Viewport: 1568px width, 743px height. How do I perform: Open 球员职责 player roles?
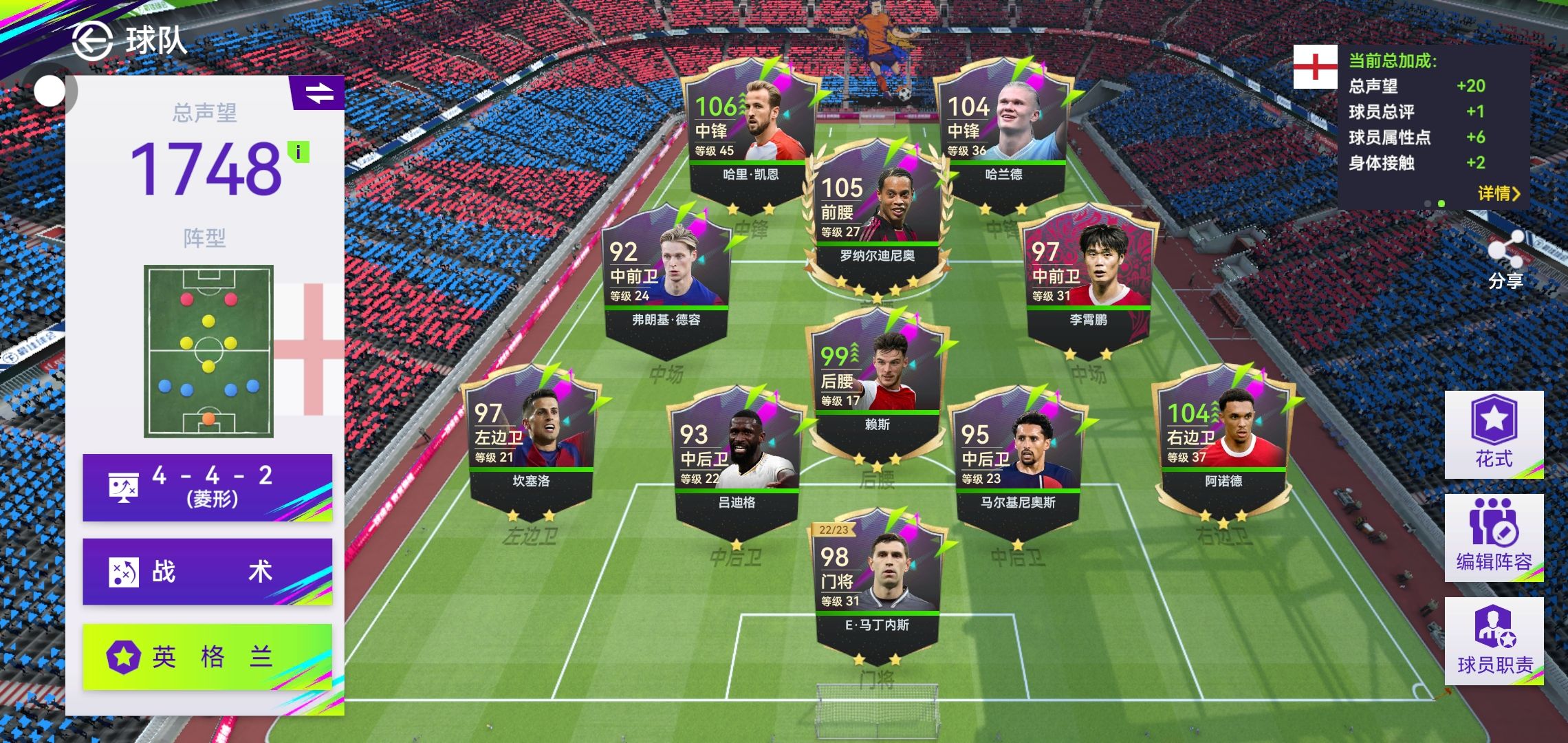pos(1494,640)
